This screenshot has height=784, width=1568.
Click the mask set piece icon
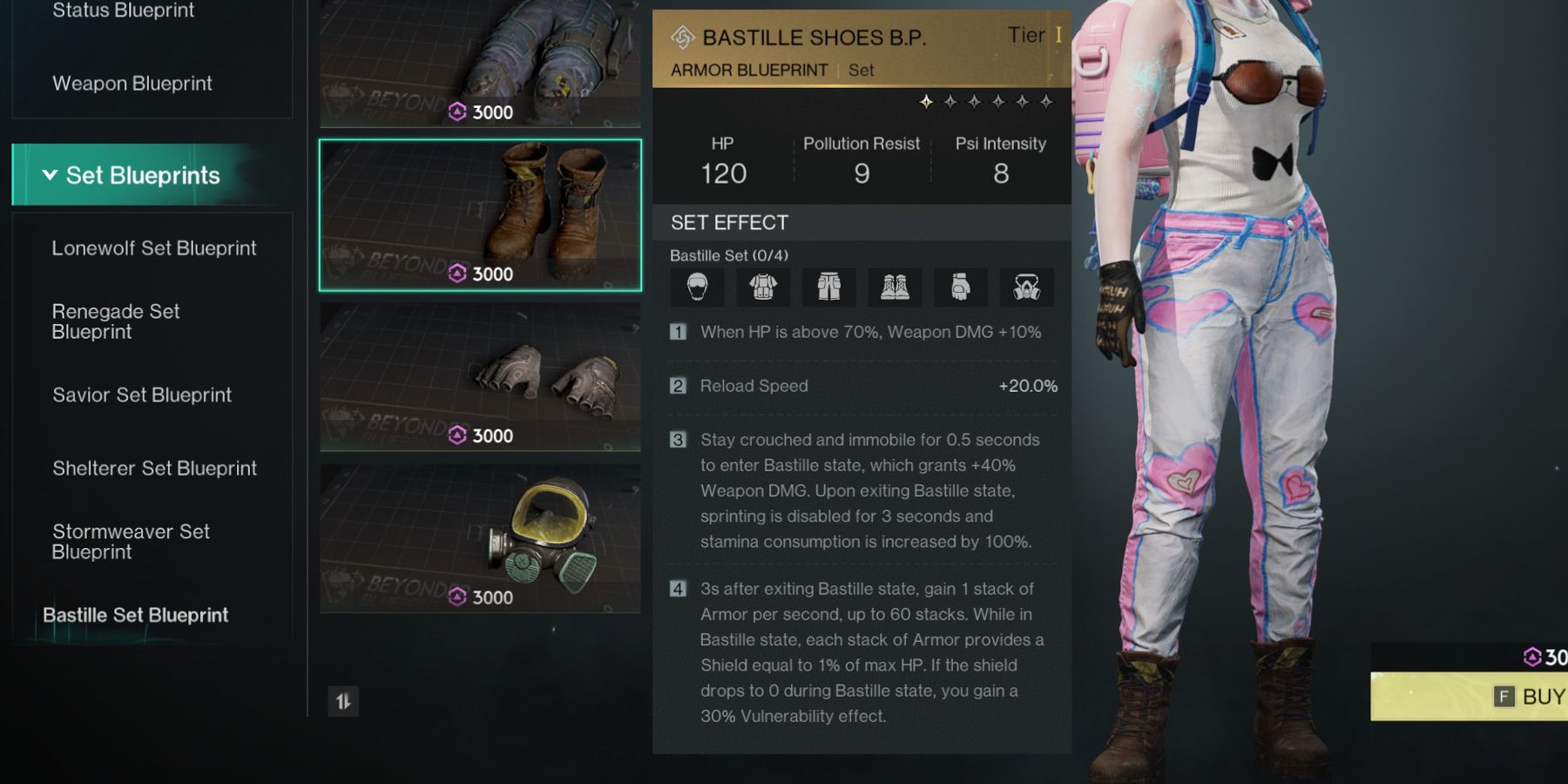click(x=1027, y=287)
